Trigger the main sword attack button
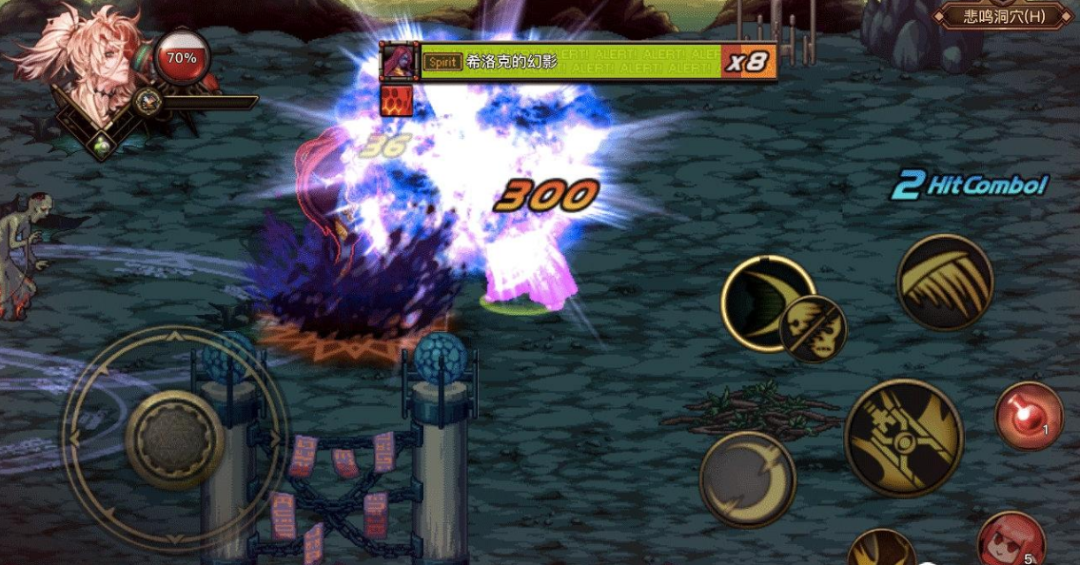Image resolution: width=1080 pixels, height=565 pixels. tap(903, 437)
